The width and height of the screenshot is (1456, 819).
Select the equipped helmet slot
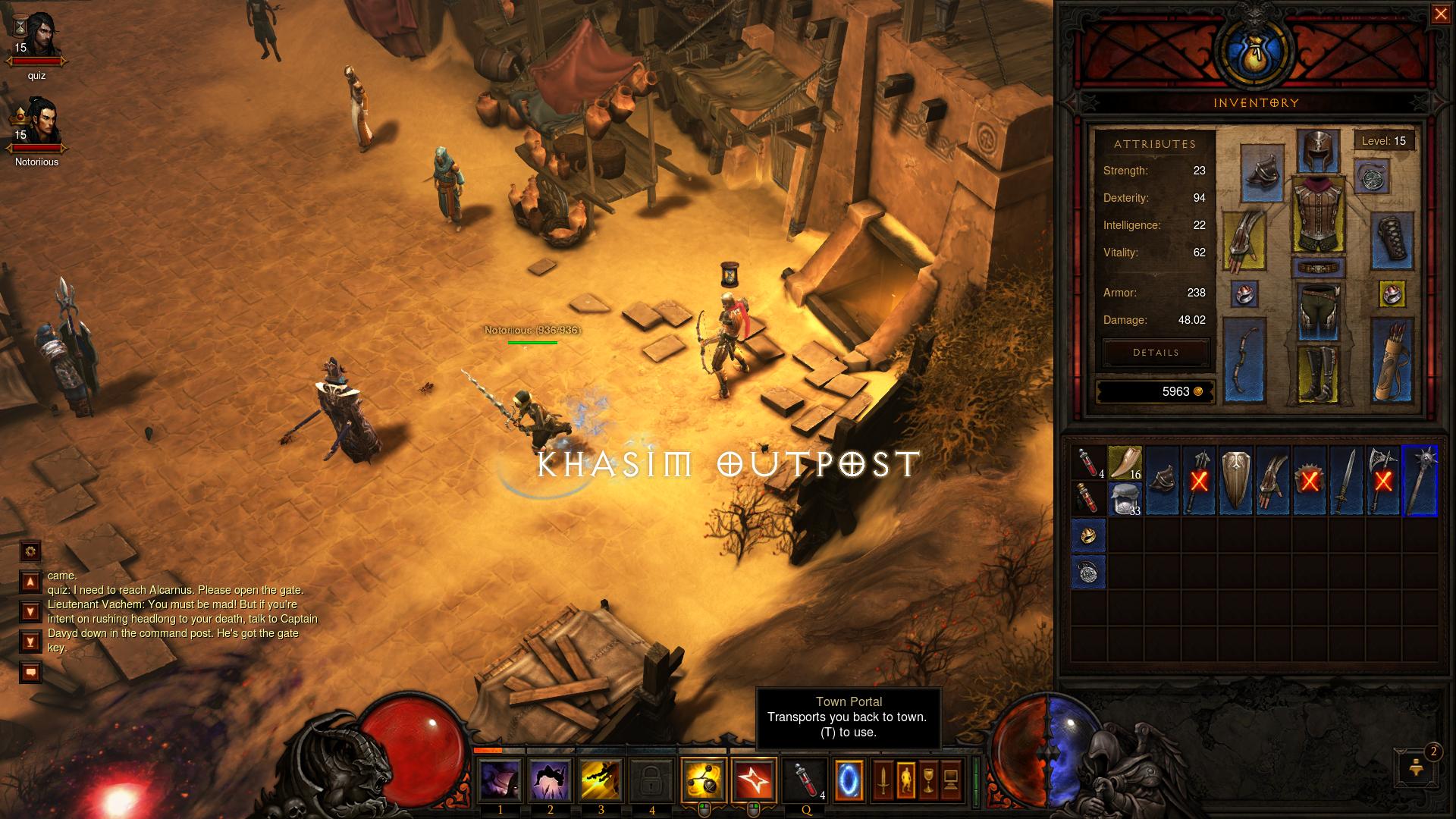tap(1317, 151)
